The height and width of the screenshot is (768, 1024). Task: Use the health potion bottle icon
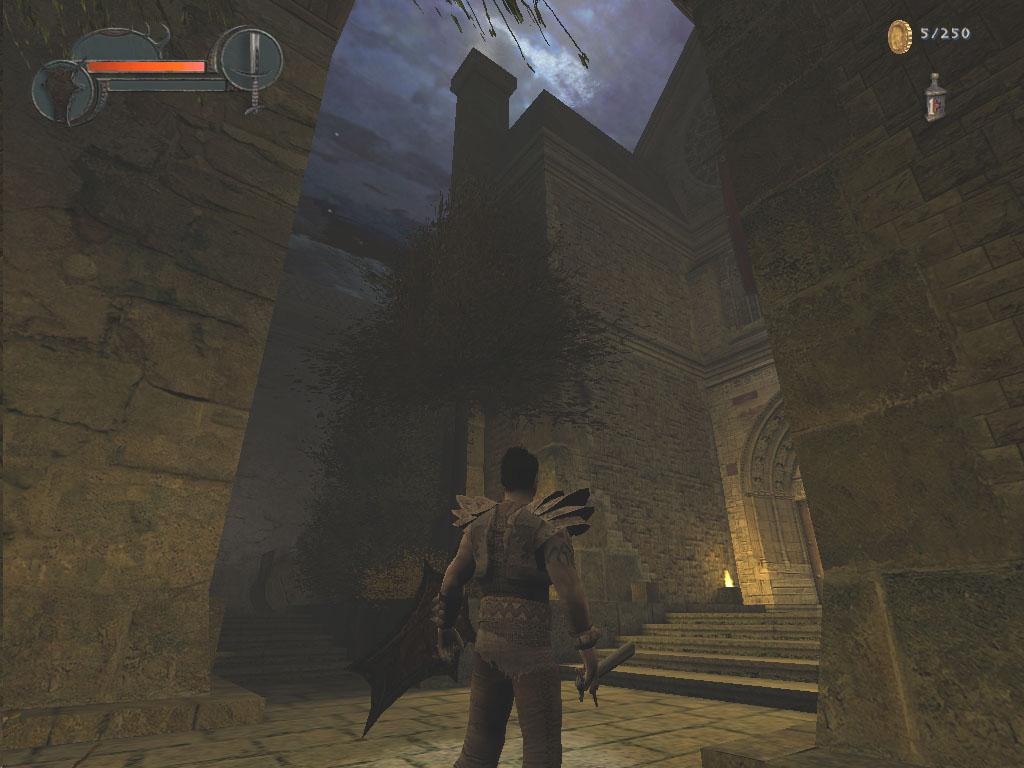click(935, 98)
